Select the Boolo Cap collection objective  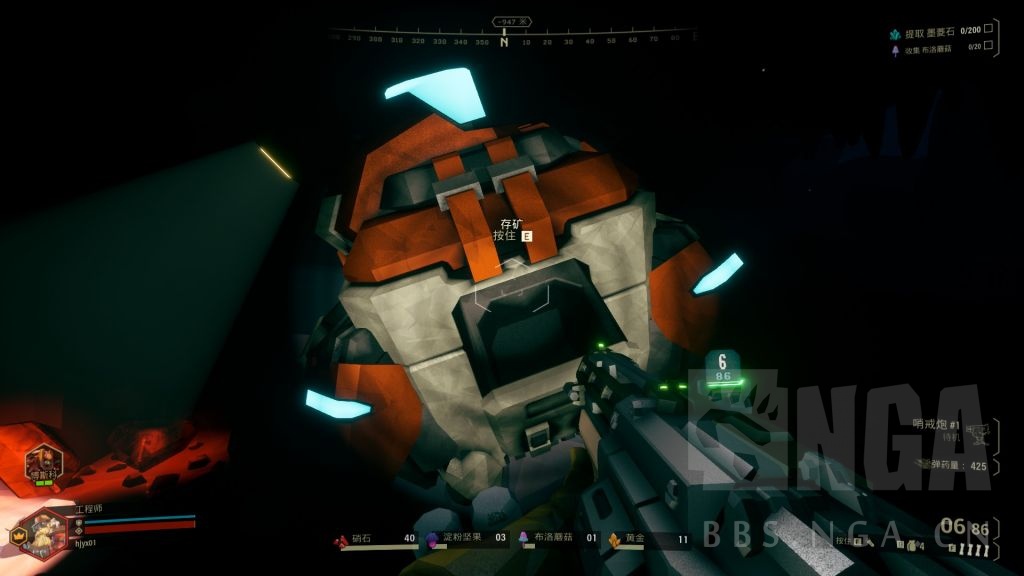click(931, 49)
